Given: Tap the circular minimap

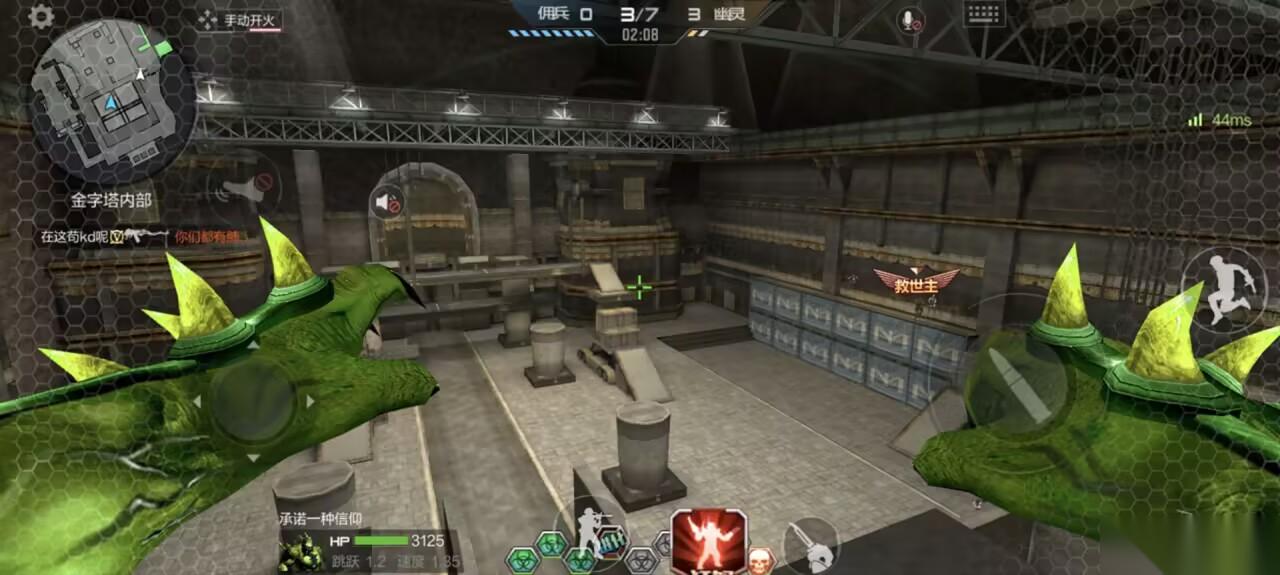Looking at the screenshot, I should click(x=113, y=102).
